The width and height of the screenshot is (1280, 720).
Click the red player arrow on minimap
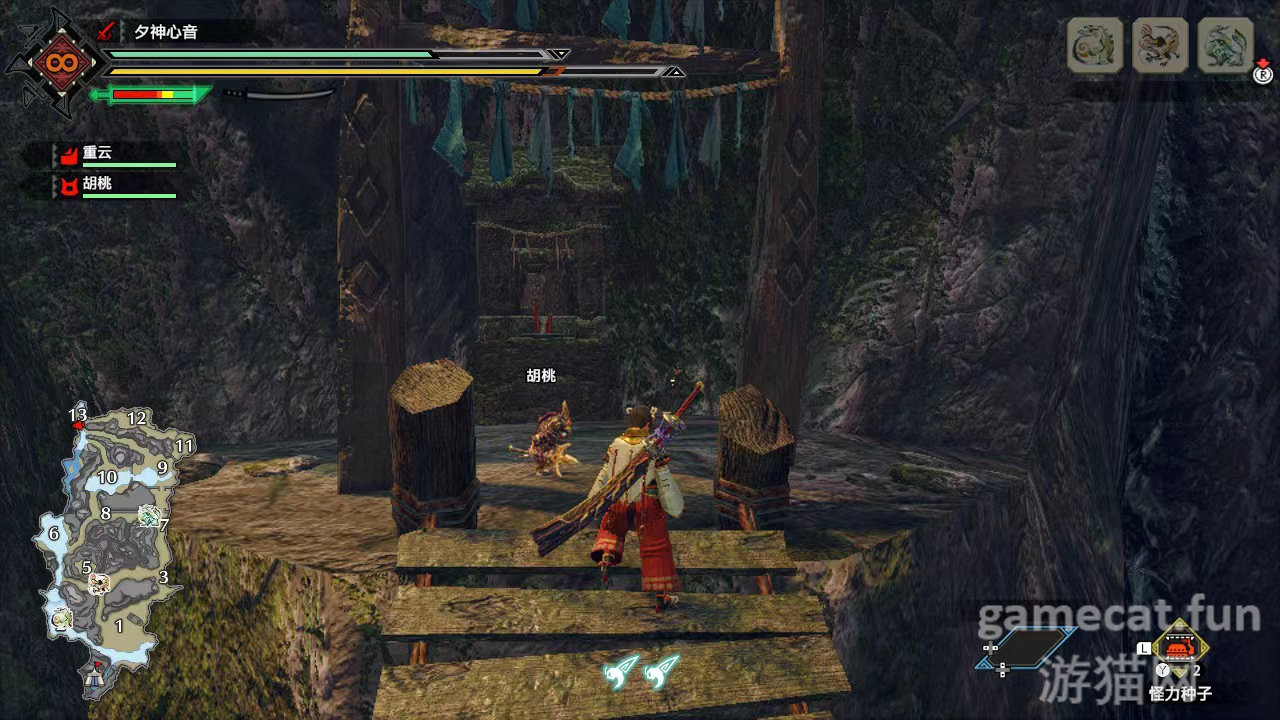point(77,426)
